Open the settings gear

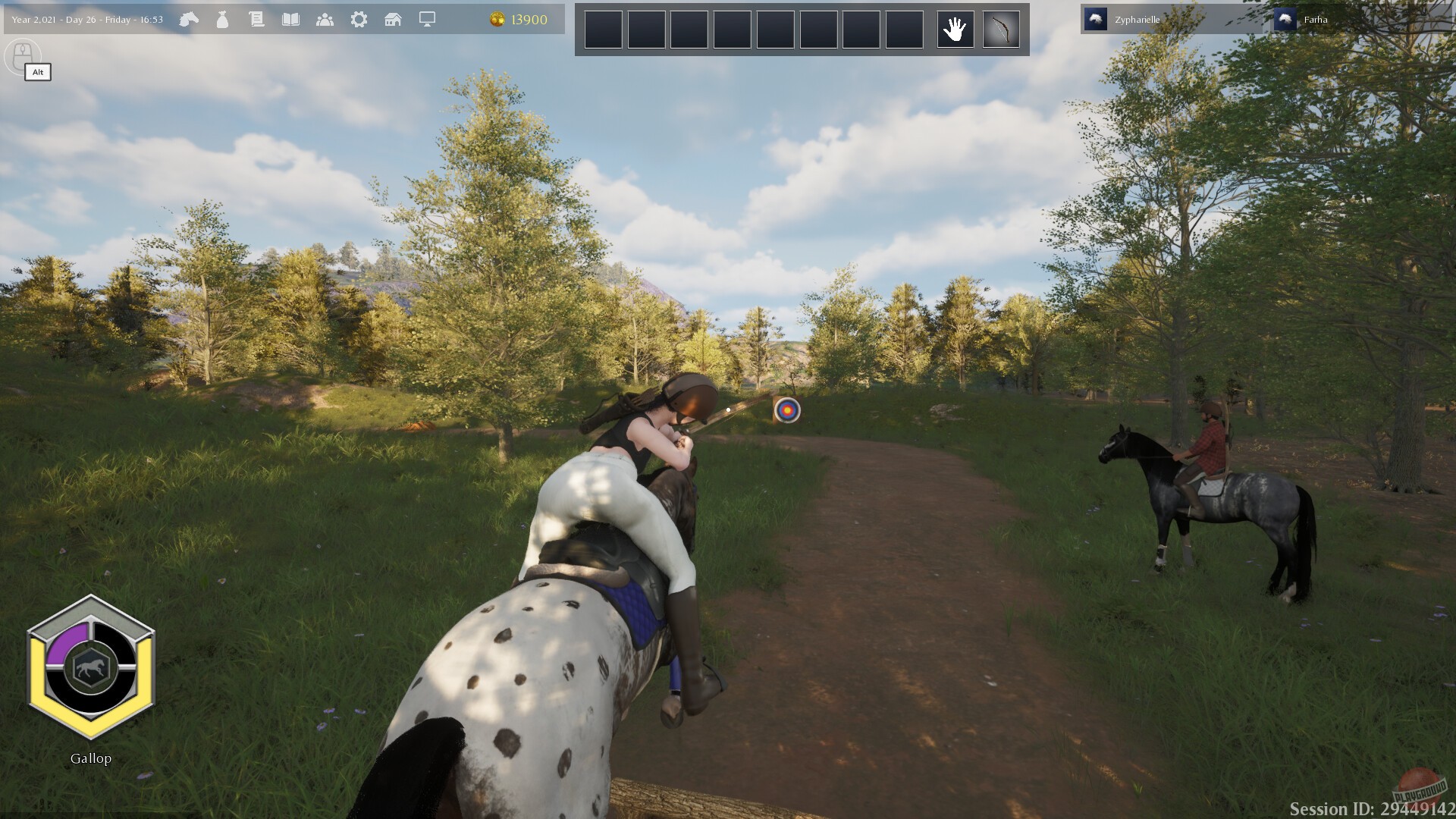359,20
